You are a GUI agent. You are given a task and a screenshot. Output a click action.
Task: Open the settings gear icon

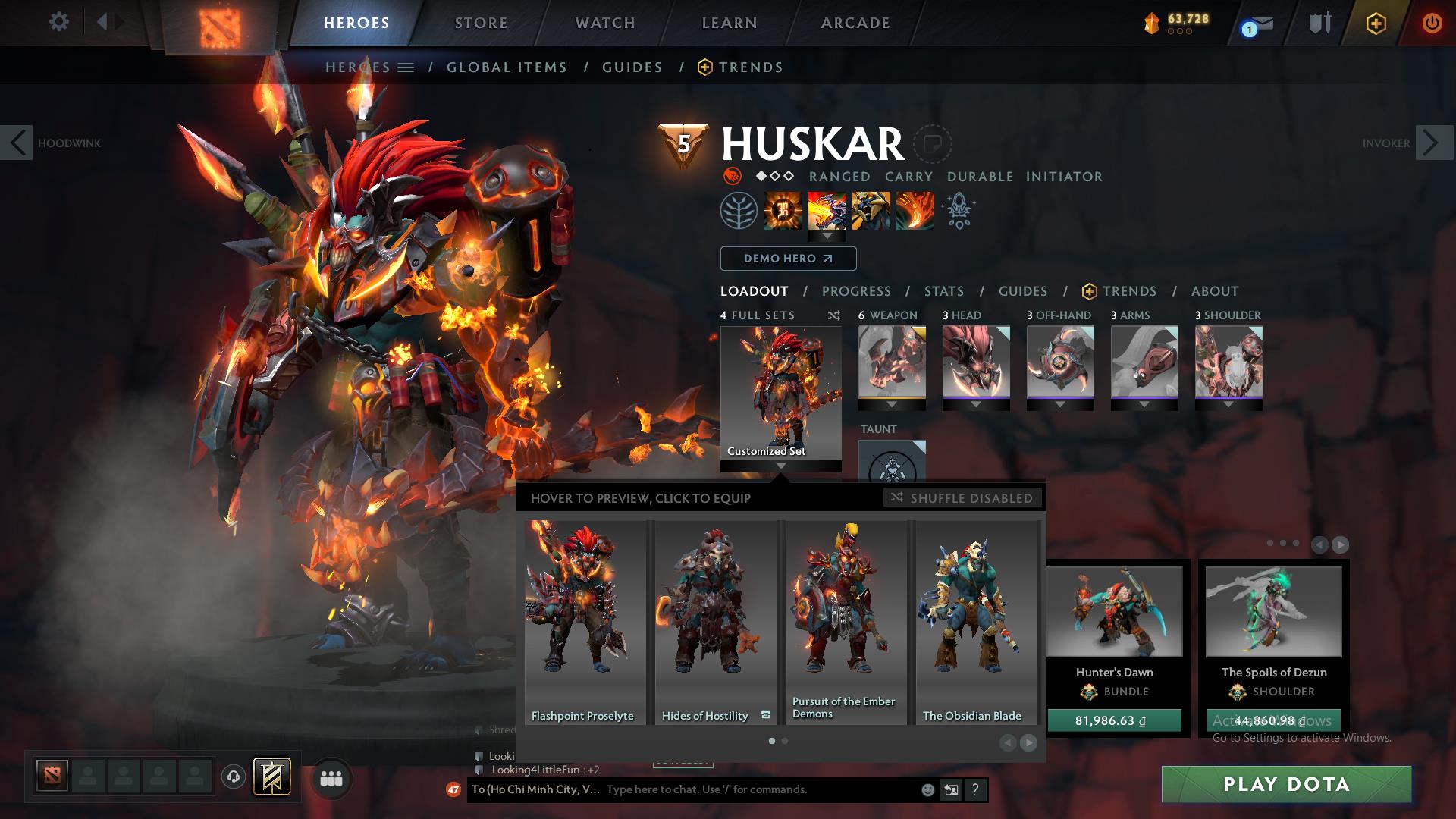point(59,22)
